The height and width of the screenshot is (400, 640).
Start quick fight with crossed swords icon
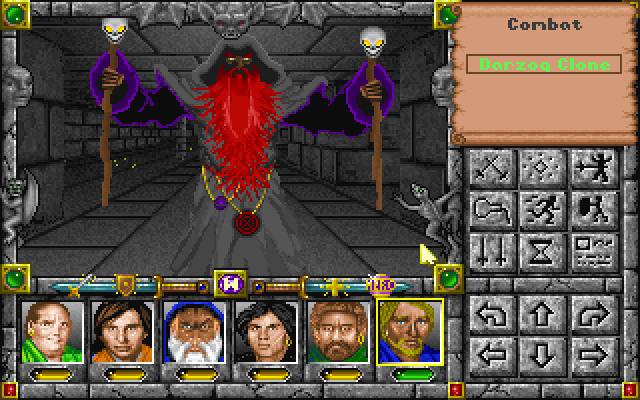pos(491,168)
